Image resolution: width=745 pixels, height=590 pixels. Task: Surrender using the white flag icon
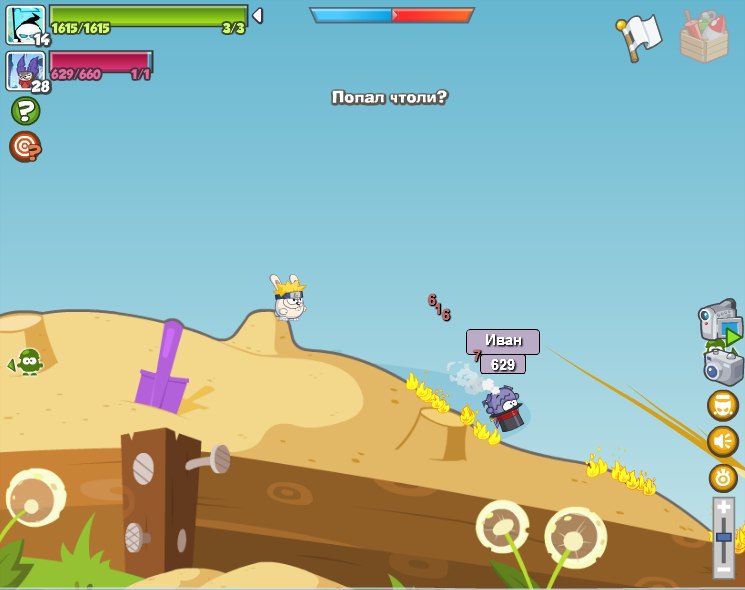(640, 37)
